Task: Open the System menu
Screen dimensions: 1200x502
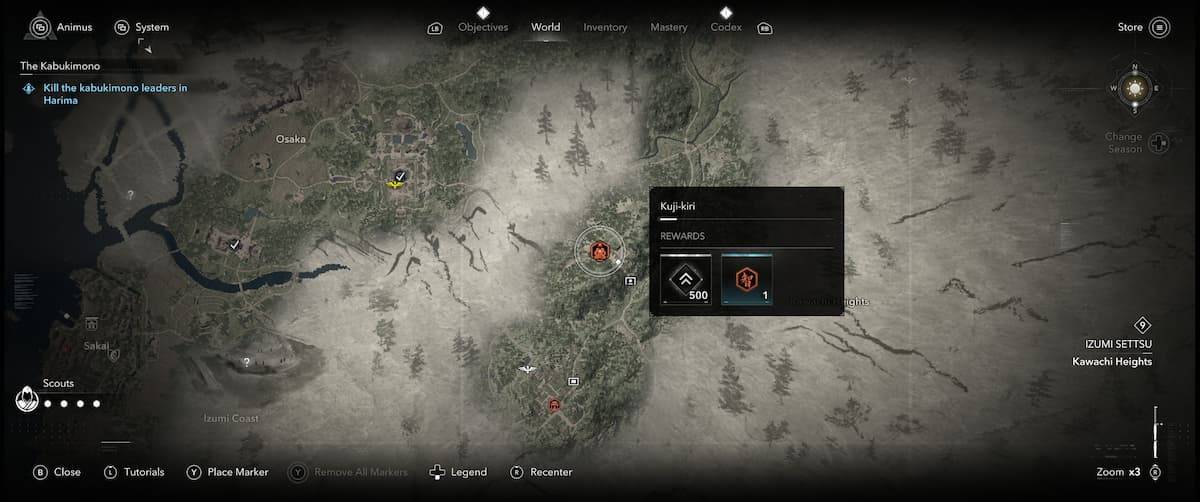Action: tap(141, 27)
